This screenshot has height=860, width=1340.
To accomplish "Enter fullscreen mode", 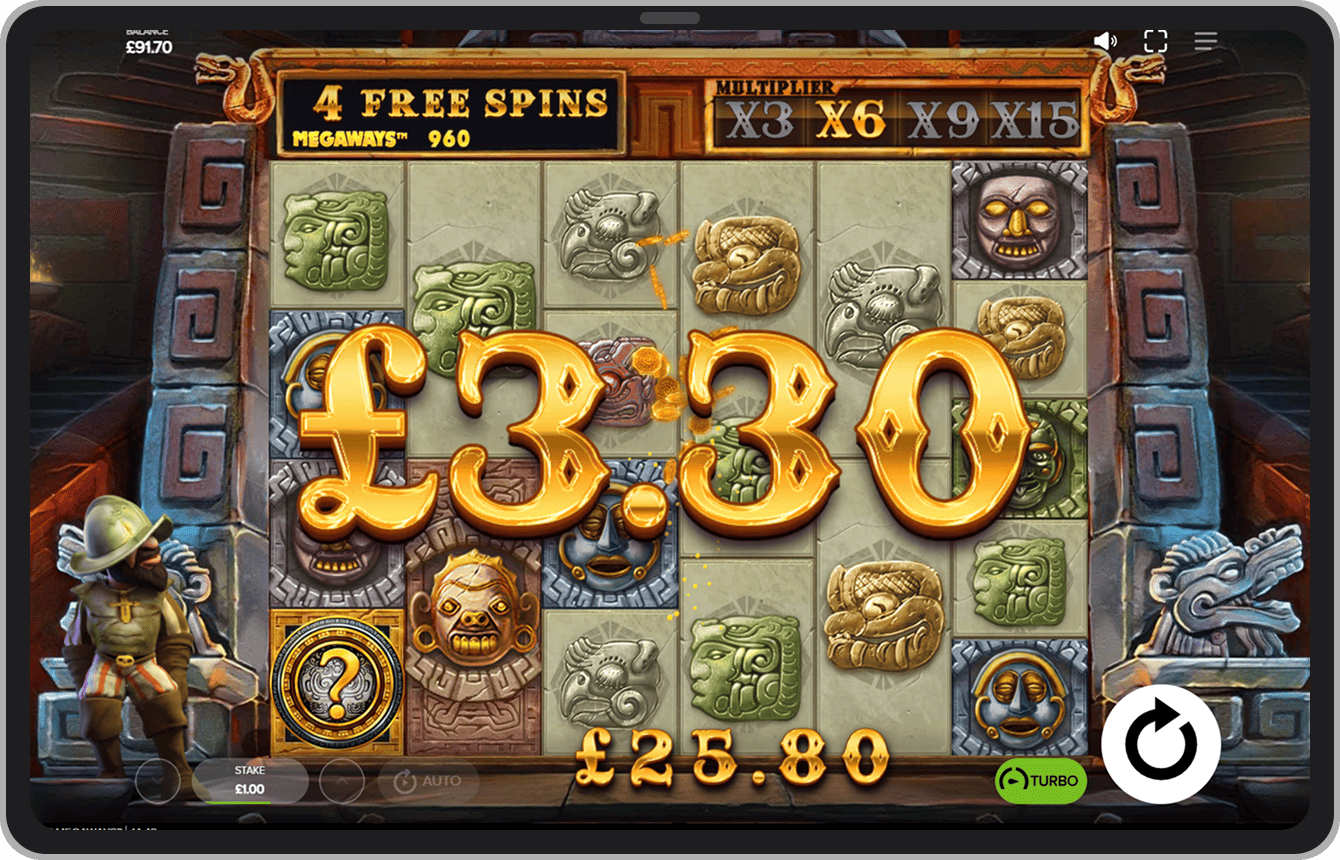I will click(1155, 41).
